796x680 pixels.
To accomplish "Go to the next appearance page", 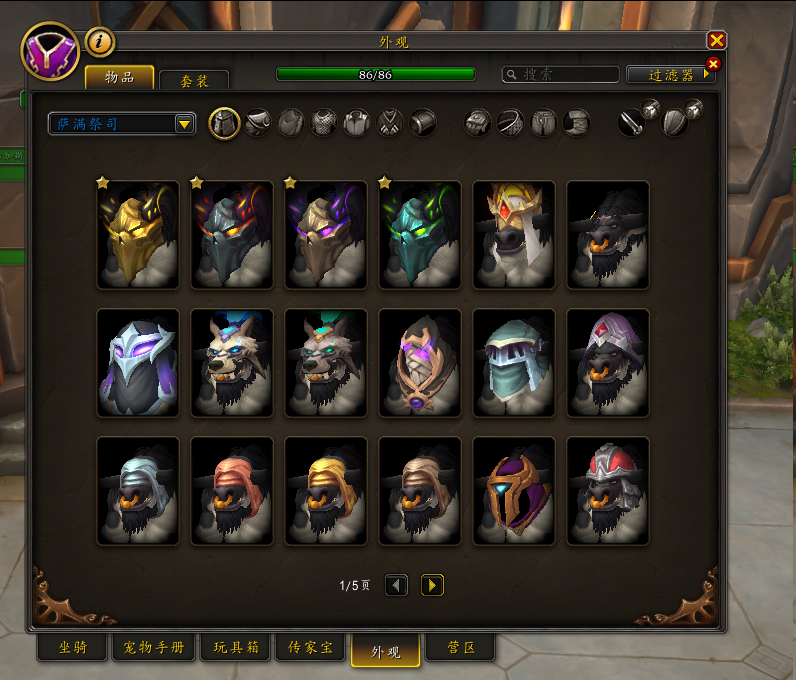I will (432, 585).
